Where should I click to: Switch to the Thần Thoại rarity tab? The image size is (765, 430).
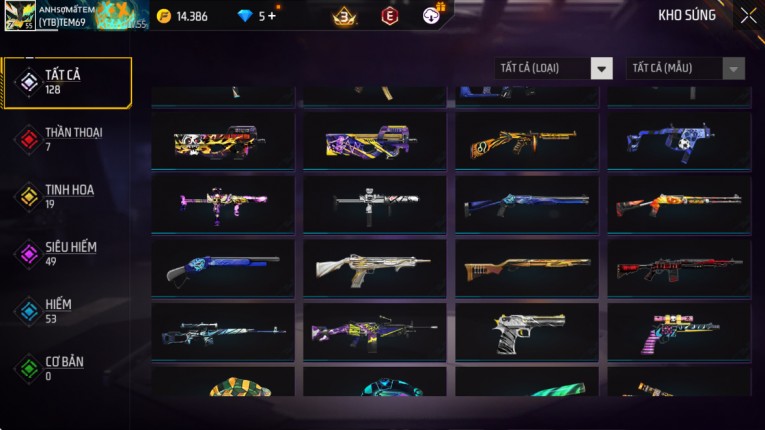pyautogui.click(x=67, y=139)
